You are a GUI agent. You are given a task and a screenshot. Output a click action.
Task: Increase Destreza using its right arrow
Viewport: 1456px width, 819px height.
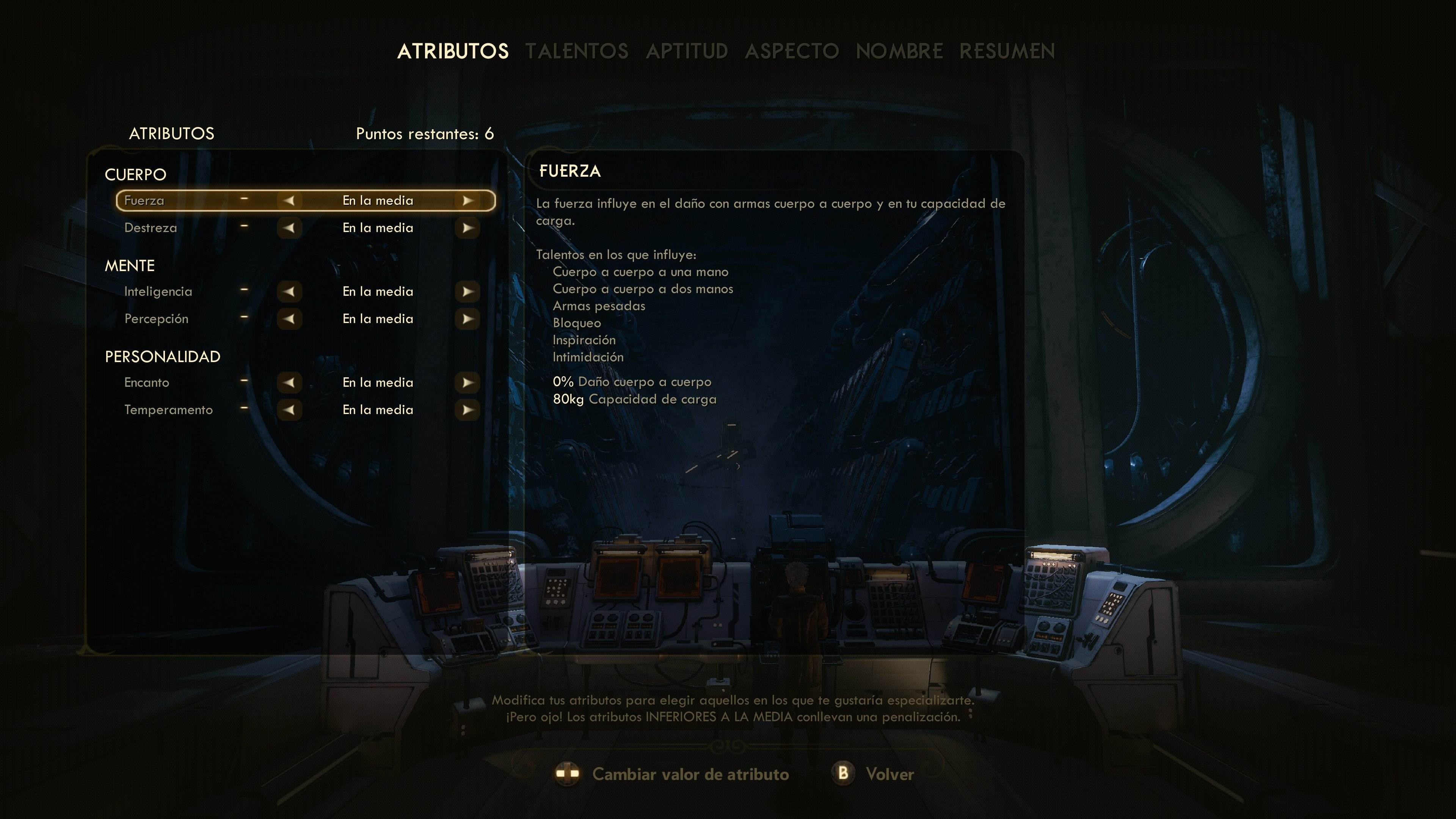(x=468, y=228)
